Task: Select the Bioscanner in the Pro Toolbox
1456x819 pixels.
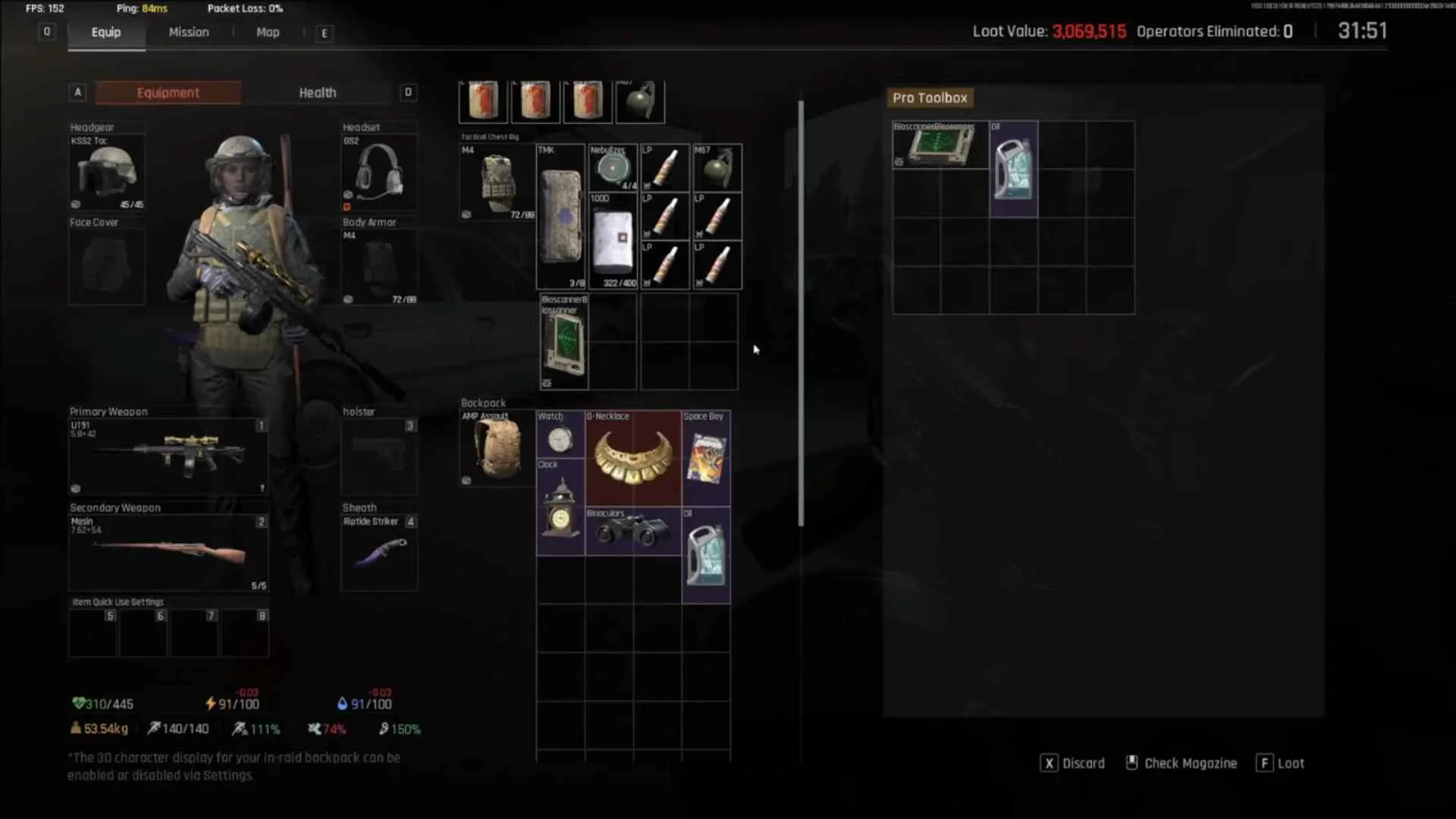Action: 940,146
